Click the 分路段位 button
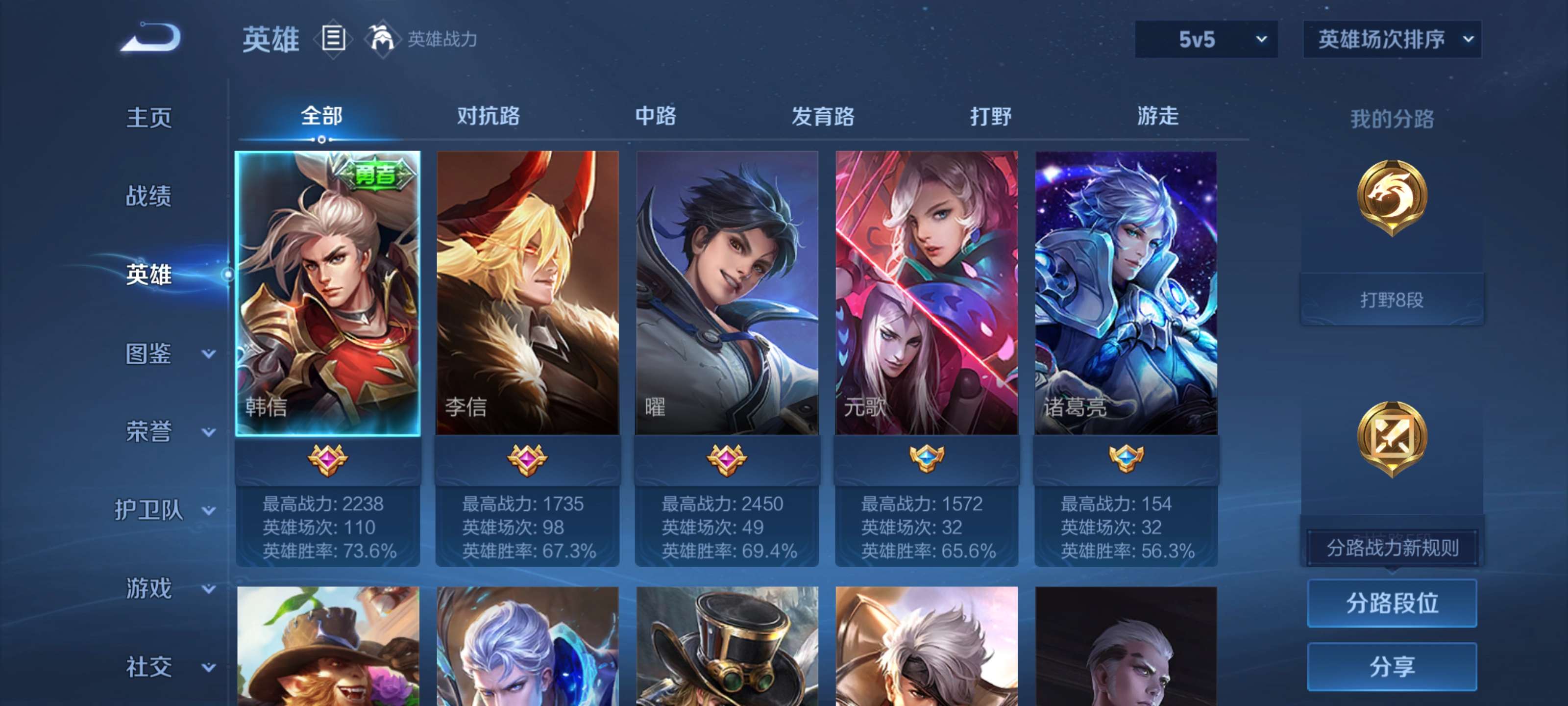Screen dimensions: 1568x706 coord(1392,604)
